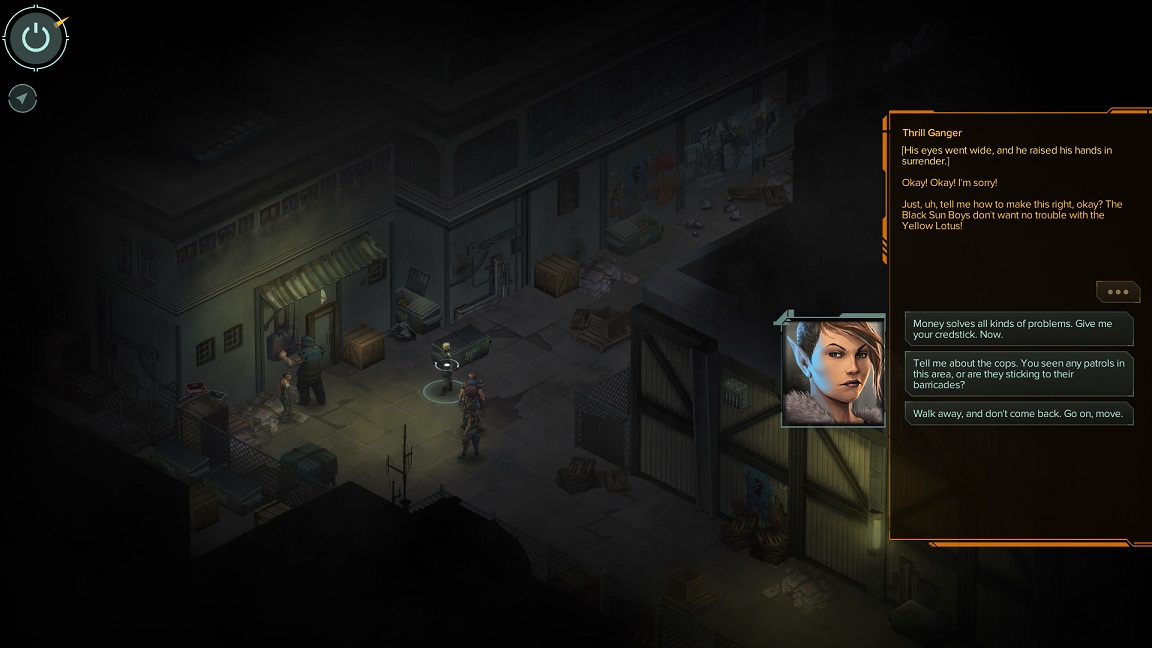This screenshot has height=648, width=1152.
Task: Click the three-dots dialogue button
Action: tap(1117, 292)
